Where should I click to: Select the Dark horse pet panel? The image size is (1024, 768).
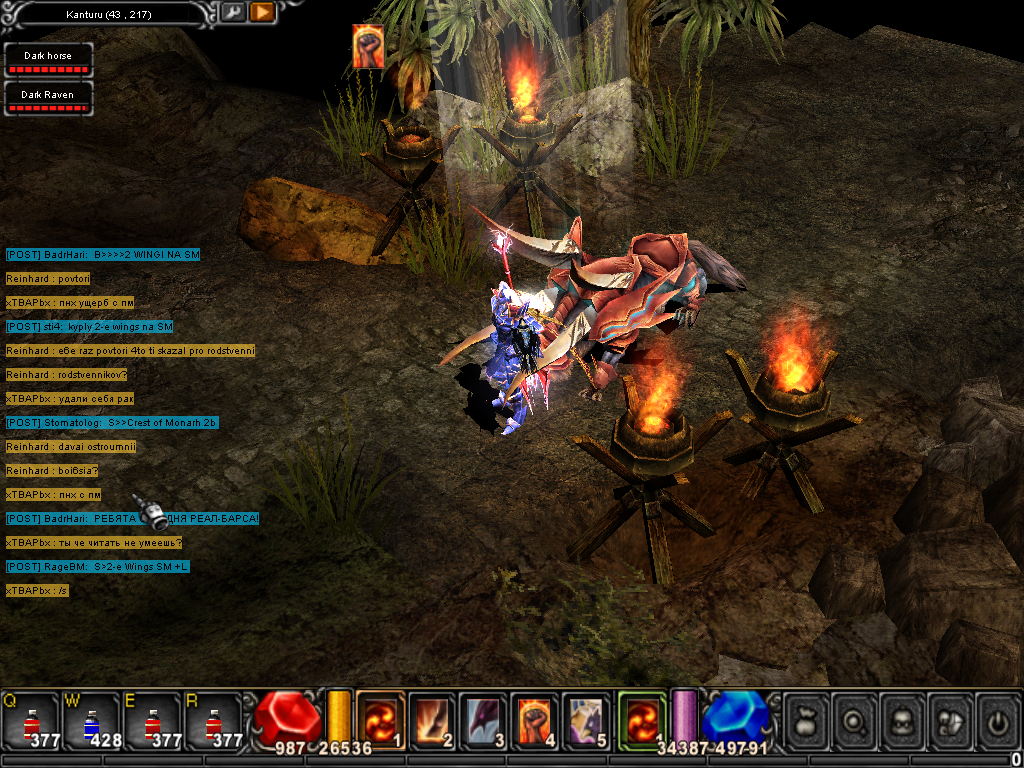48,60
